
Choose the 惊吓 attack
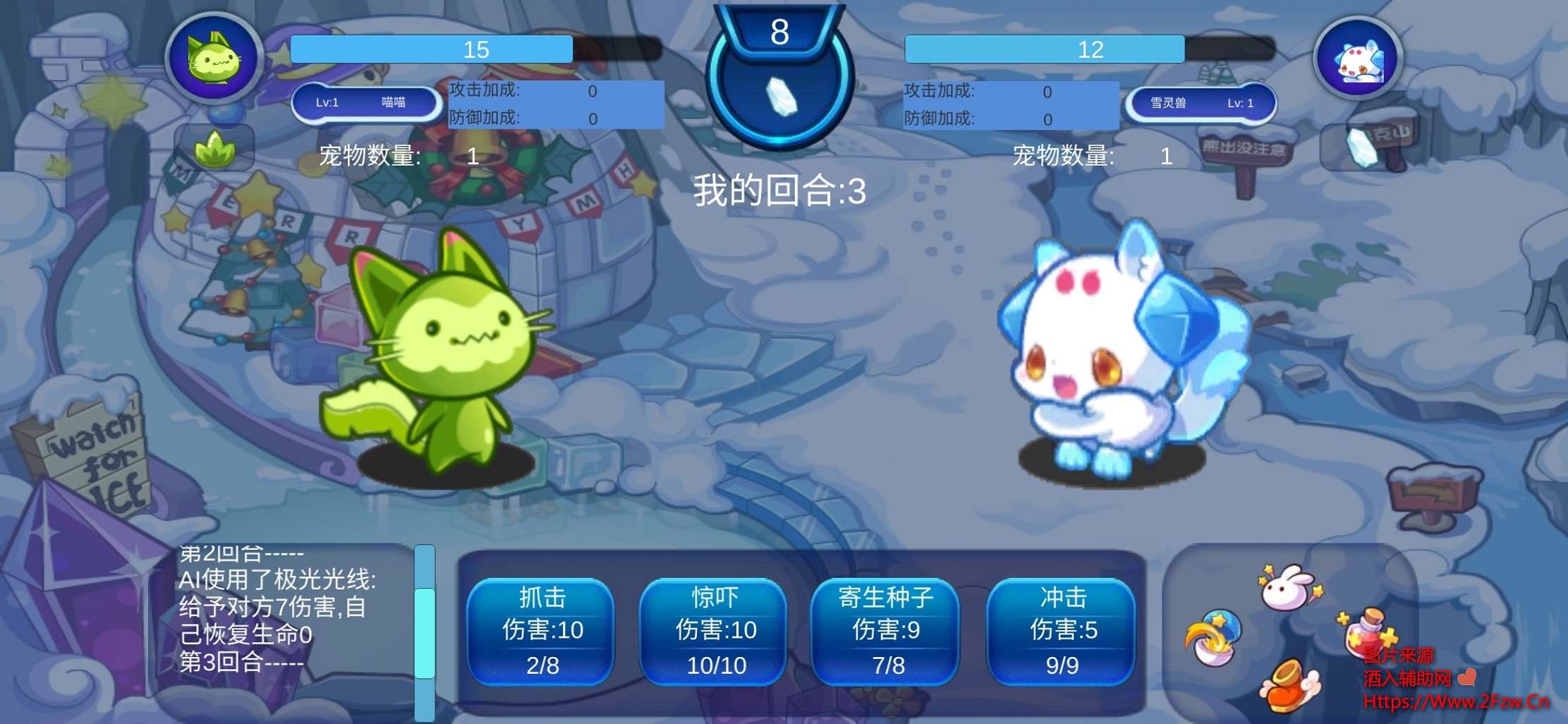click(x=714, y=631)
